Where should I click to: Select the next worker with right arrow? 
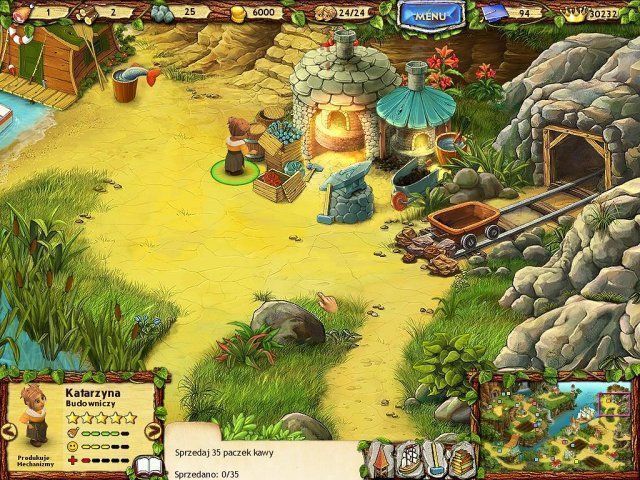153,431
